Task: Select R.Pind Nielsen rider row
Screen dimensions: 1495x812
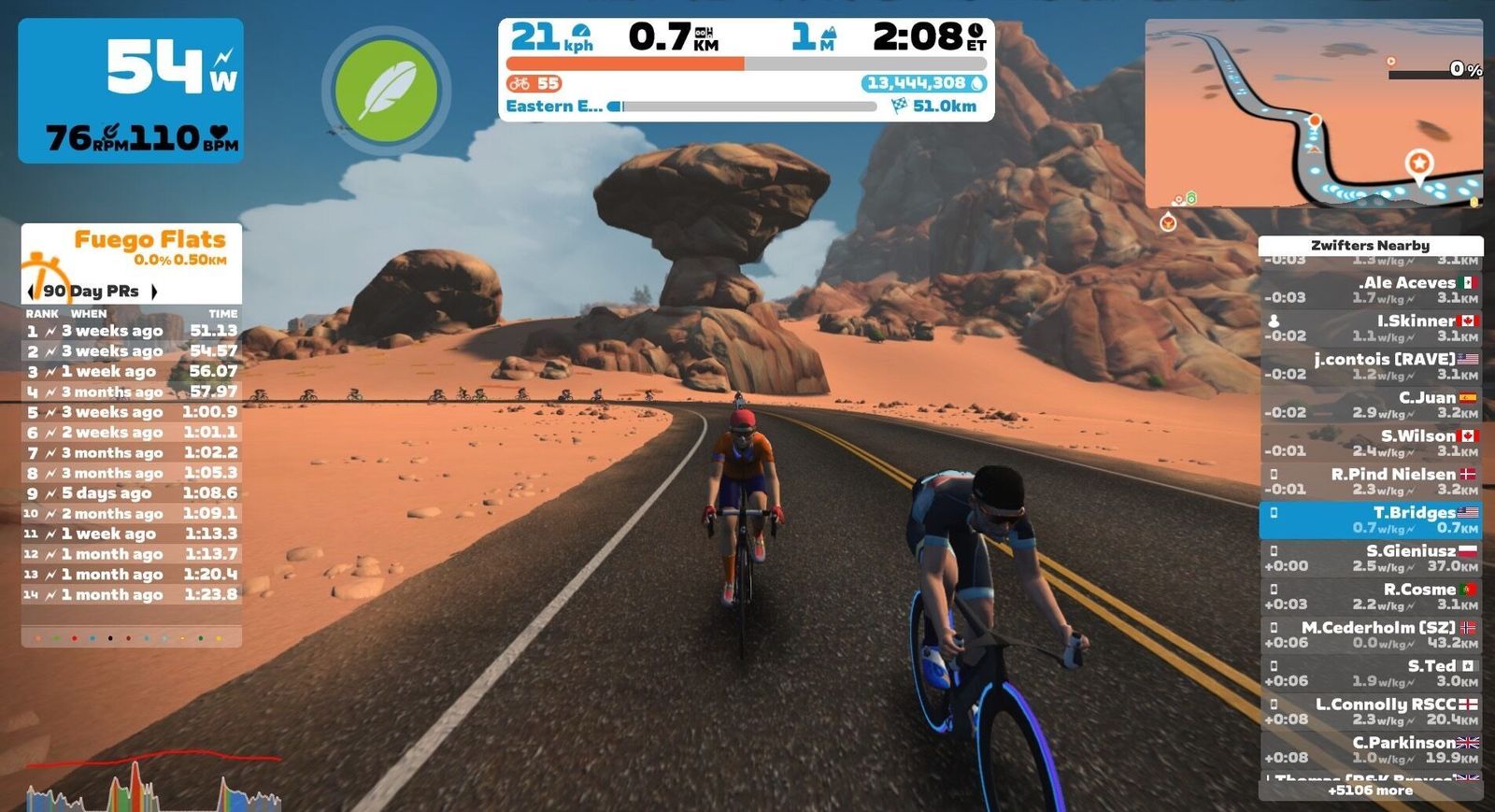Action: click(1370, 481)
